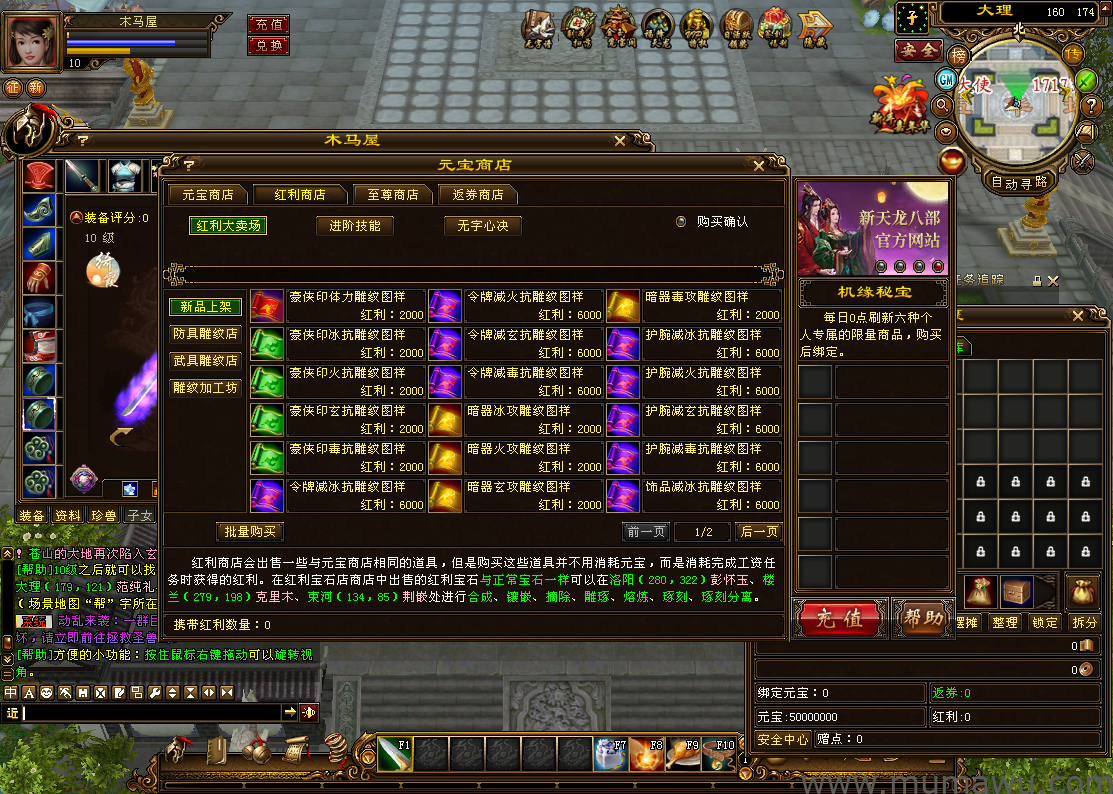Choose the 饰品减冰抗雕纹图样 item
This screenshot has width=1113, height=794.
[x=694, y=495]
